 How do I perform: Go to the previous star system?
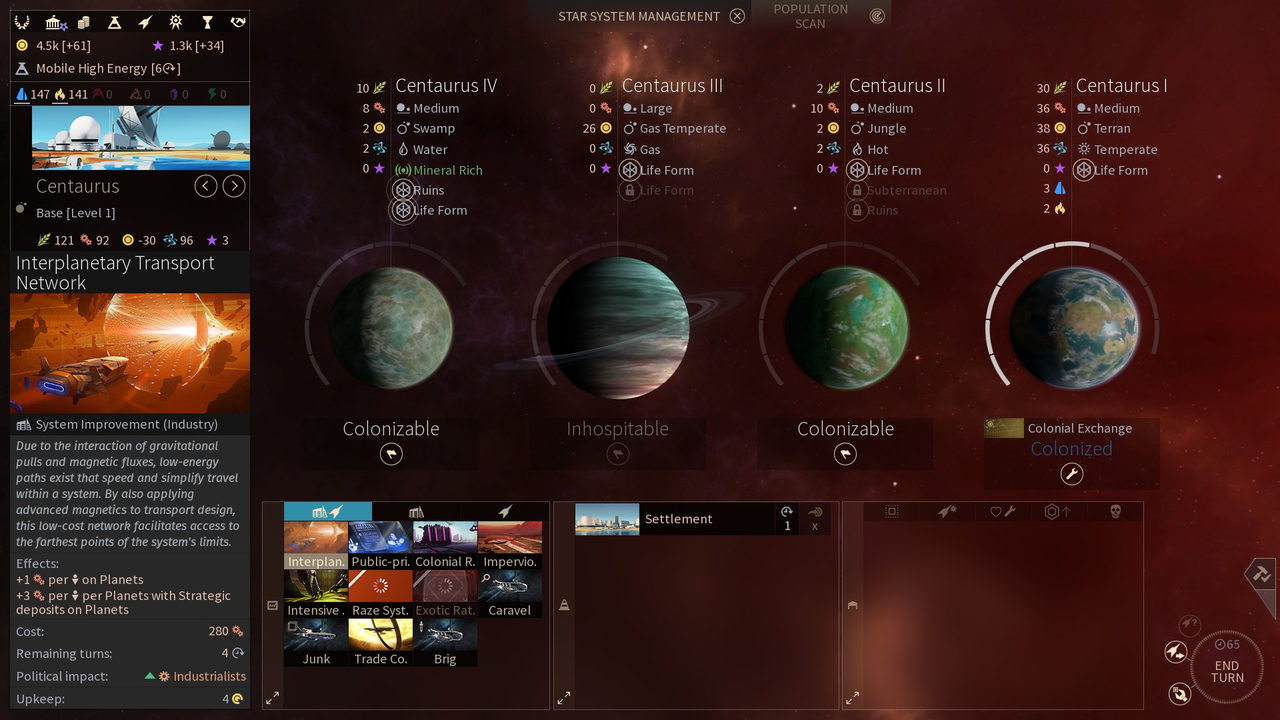point(206,186)
